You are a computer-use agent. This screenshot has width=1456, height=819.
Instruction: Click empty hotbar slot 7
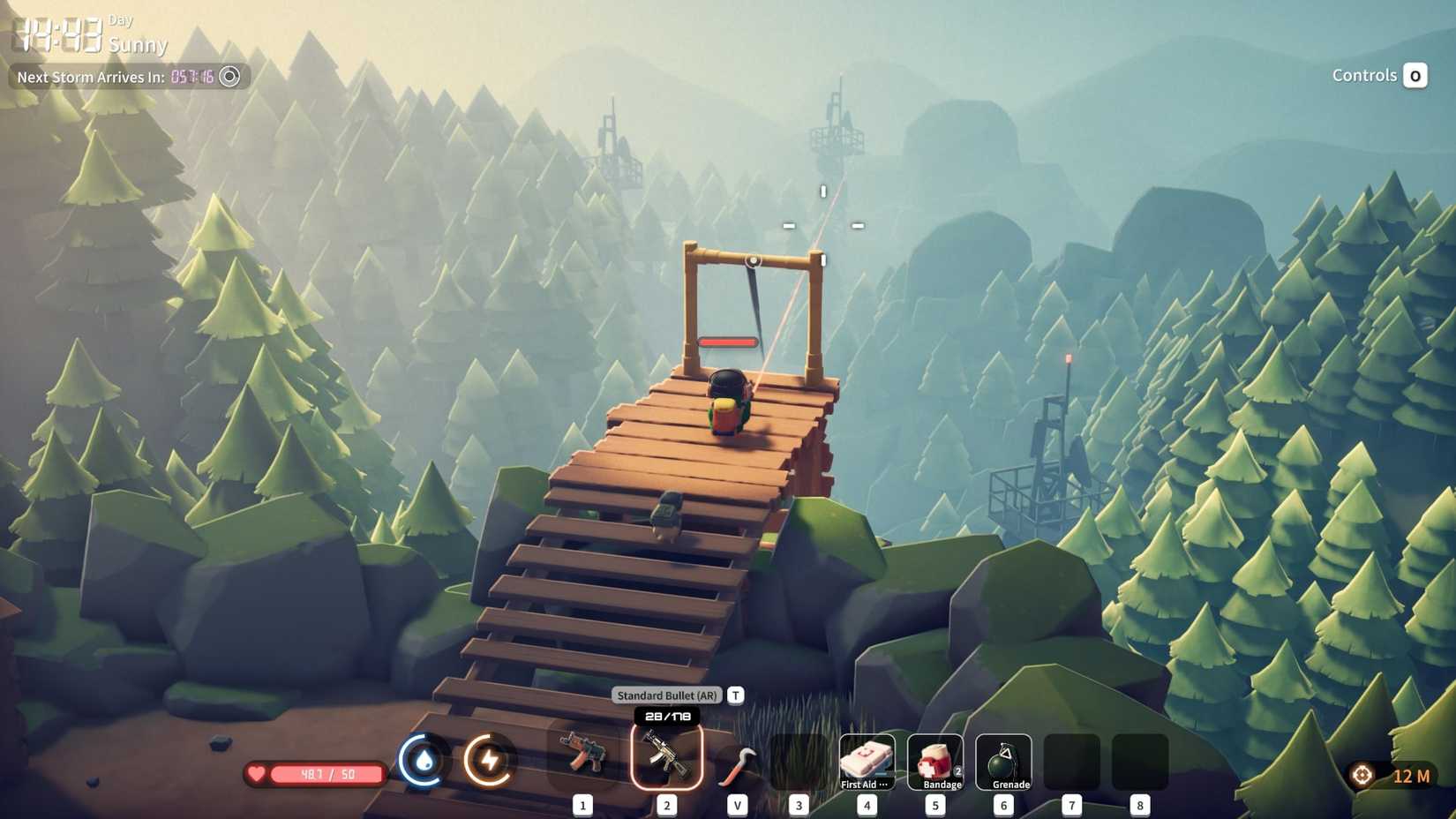coord(1072,760)
